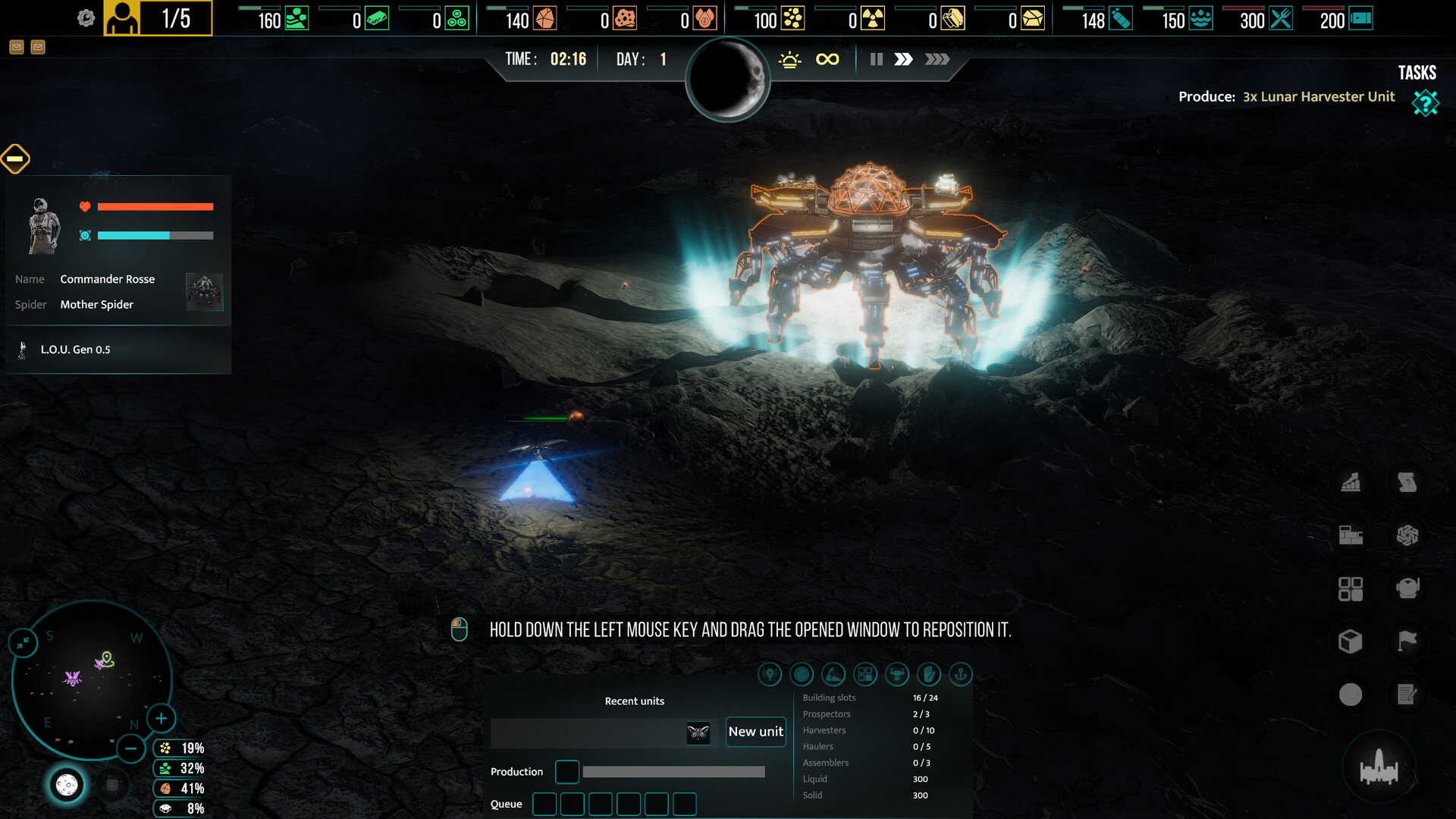Screen dimensions: 1456x819
Task: Select the wall construction icon
Action: click(x=1351, y=535)
